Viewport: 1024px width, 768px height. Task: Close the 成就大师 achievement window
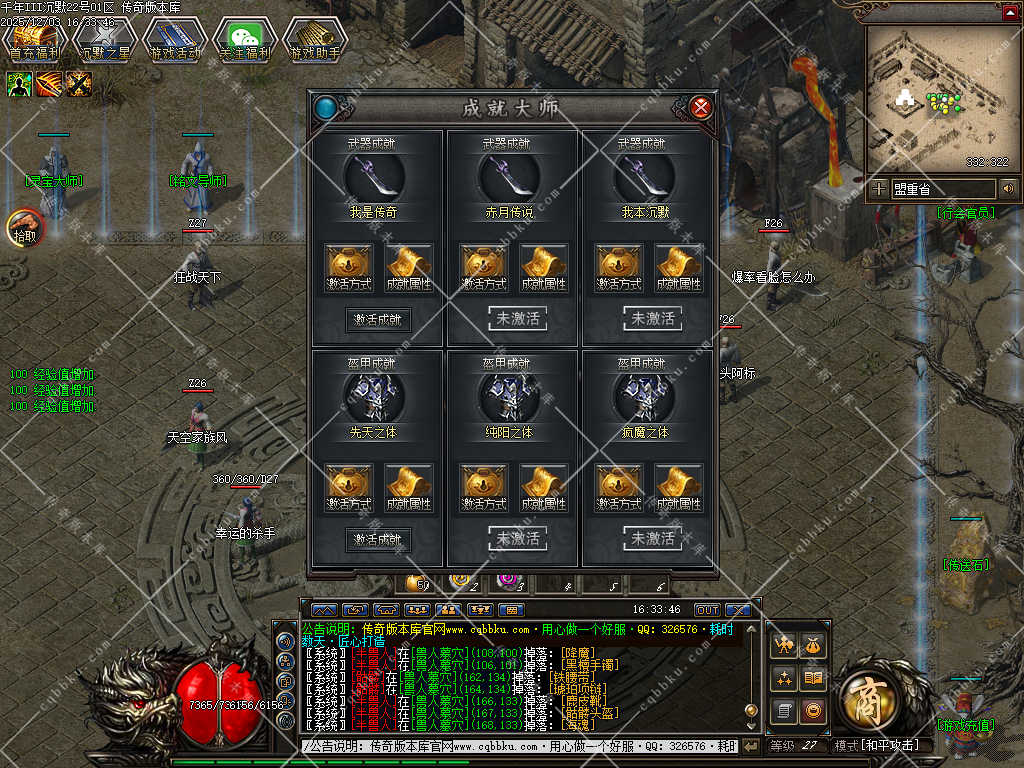click(x=701, y=107)
